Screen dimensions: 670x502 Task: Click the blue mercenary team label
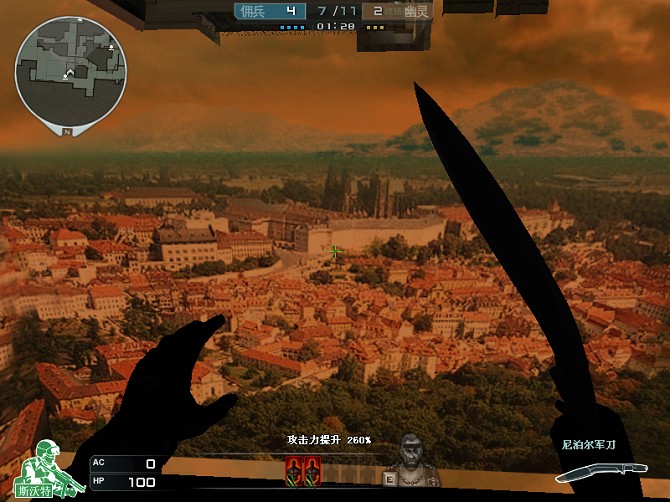[253, 11]
